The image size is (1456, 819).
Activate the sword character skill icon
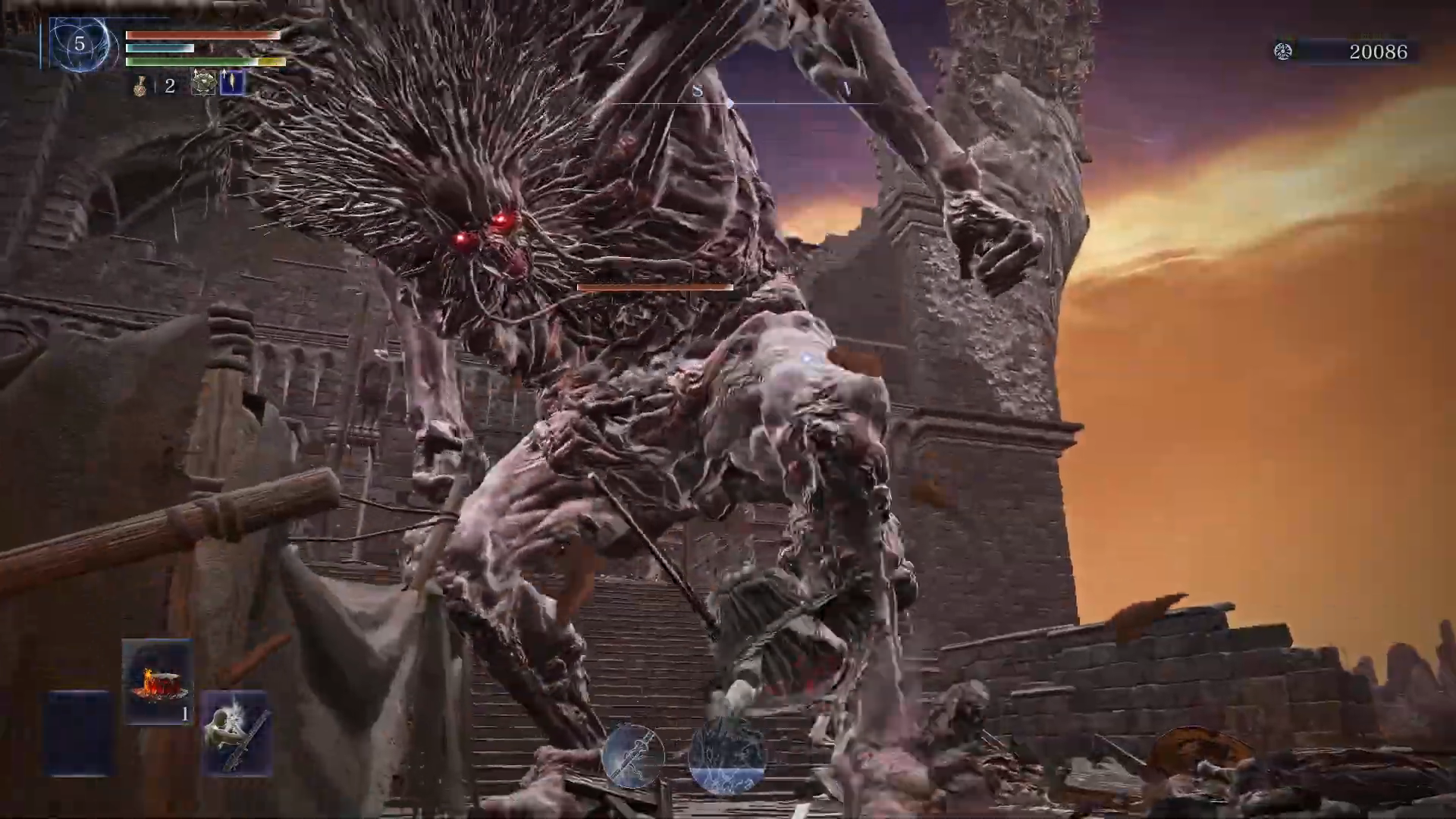click(632, 755)
